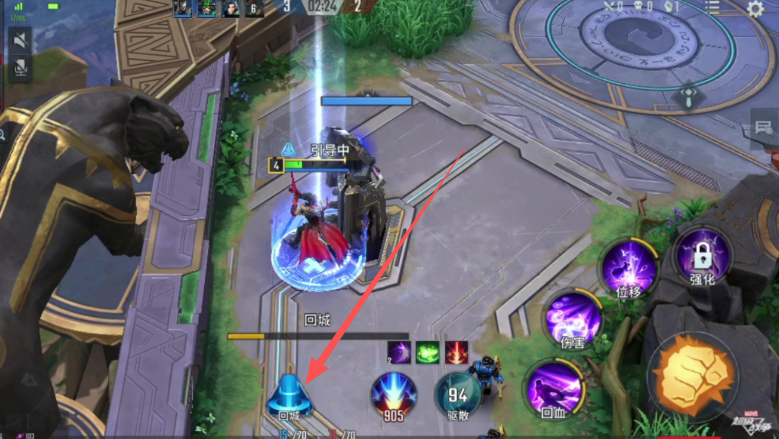This screenshot has height=439, width=779.
Task: Tap the 回城 recall button
Action: 288,395
